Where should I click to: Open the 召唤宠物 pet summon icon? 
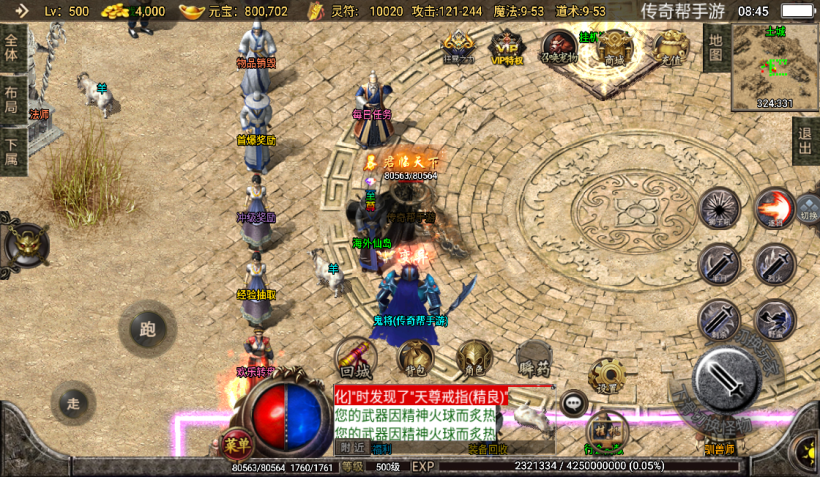pyautogui.click(x=559, y=46)
